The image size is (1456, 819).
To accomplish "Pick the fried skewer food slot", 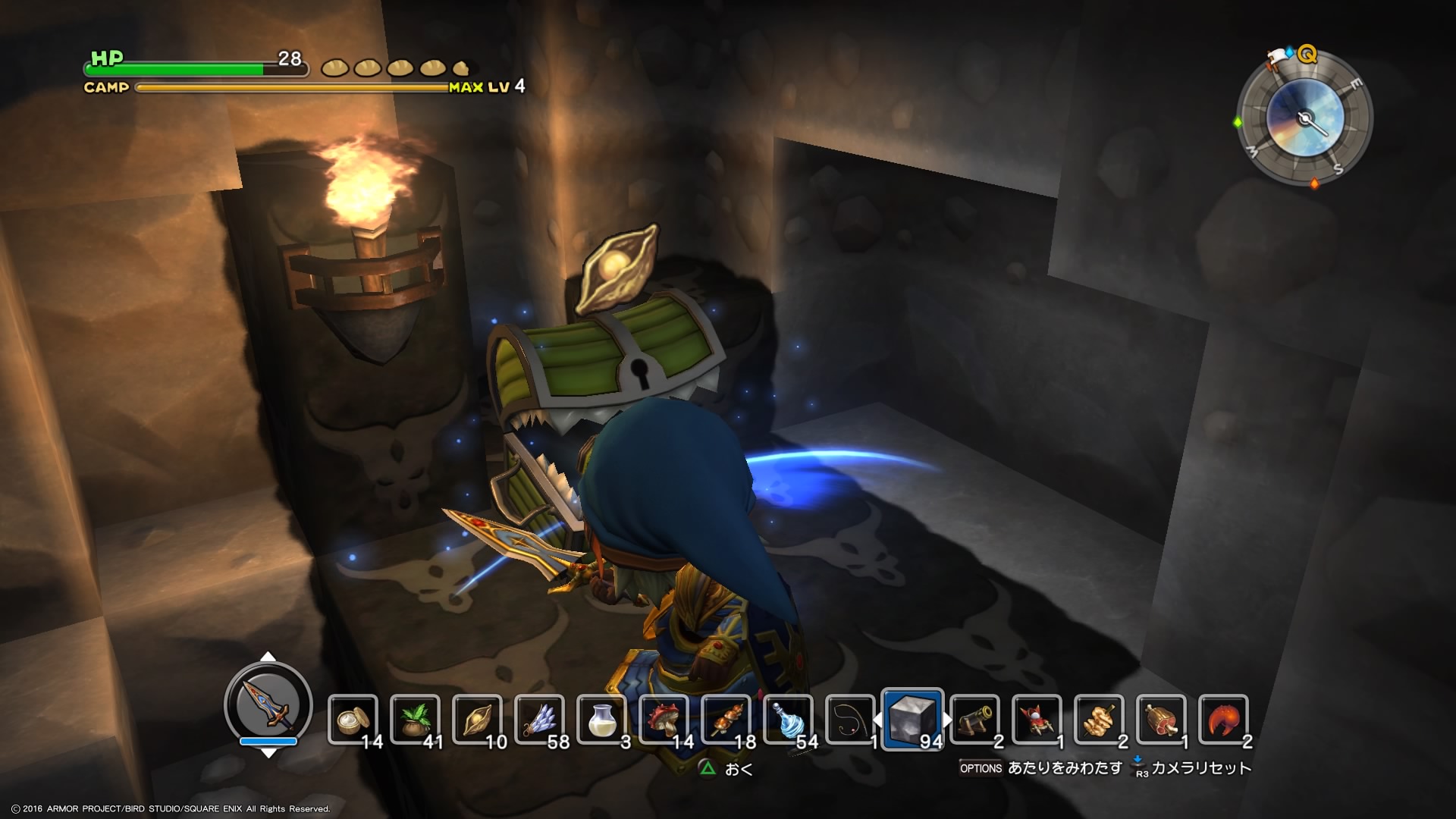I will [x=1100, y=720].
